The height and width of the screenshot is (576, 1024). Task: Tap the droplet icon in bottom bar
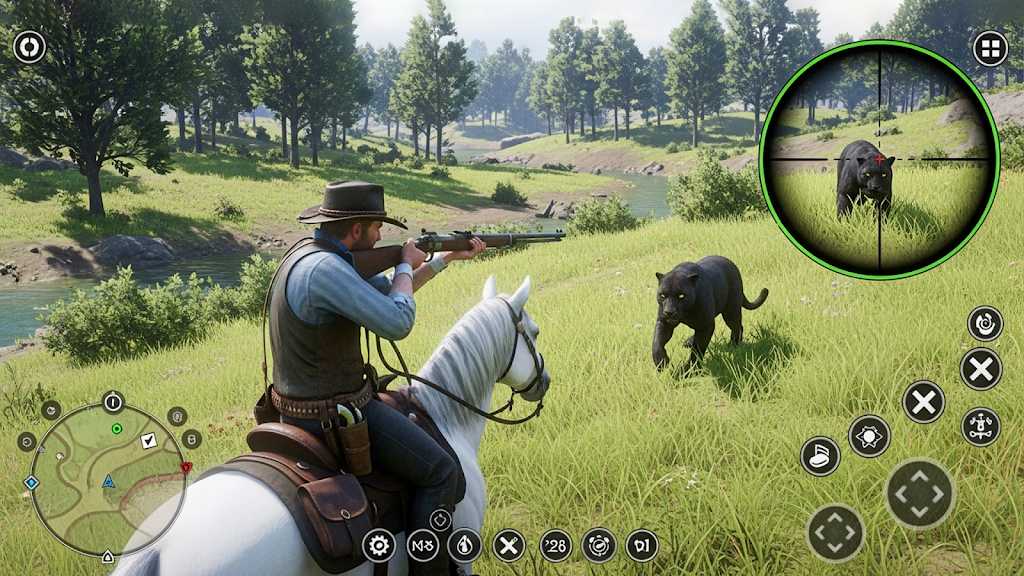click(464, 545)
